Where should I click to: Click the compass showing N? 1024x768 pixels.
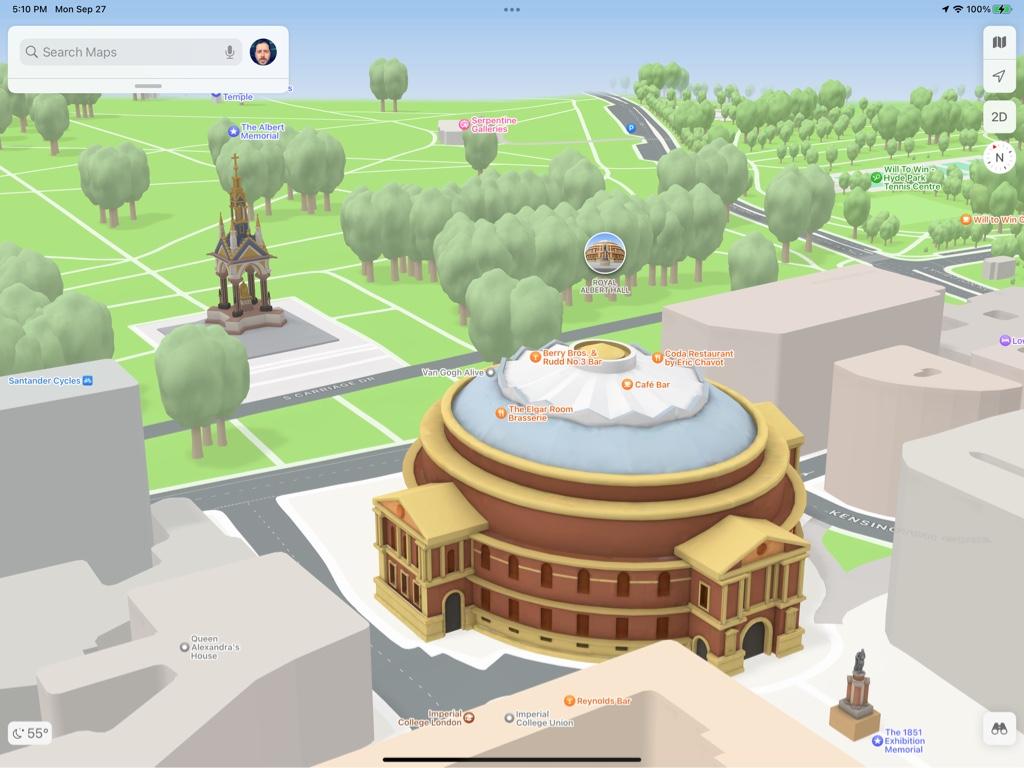[999, 157]
